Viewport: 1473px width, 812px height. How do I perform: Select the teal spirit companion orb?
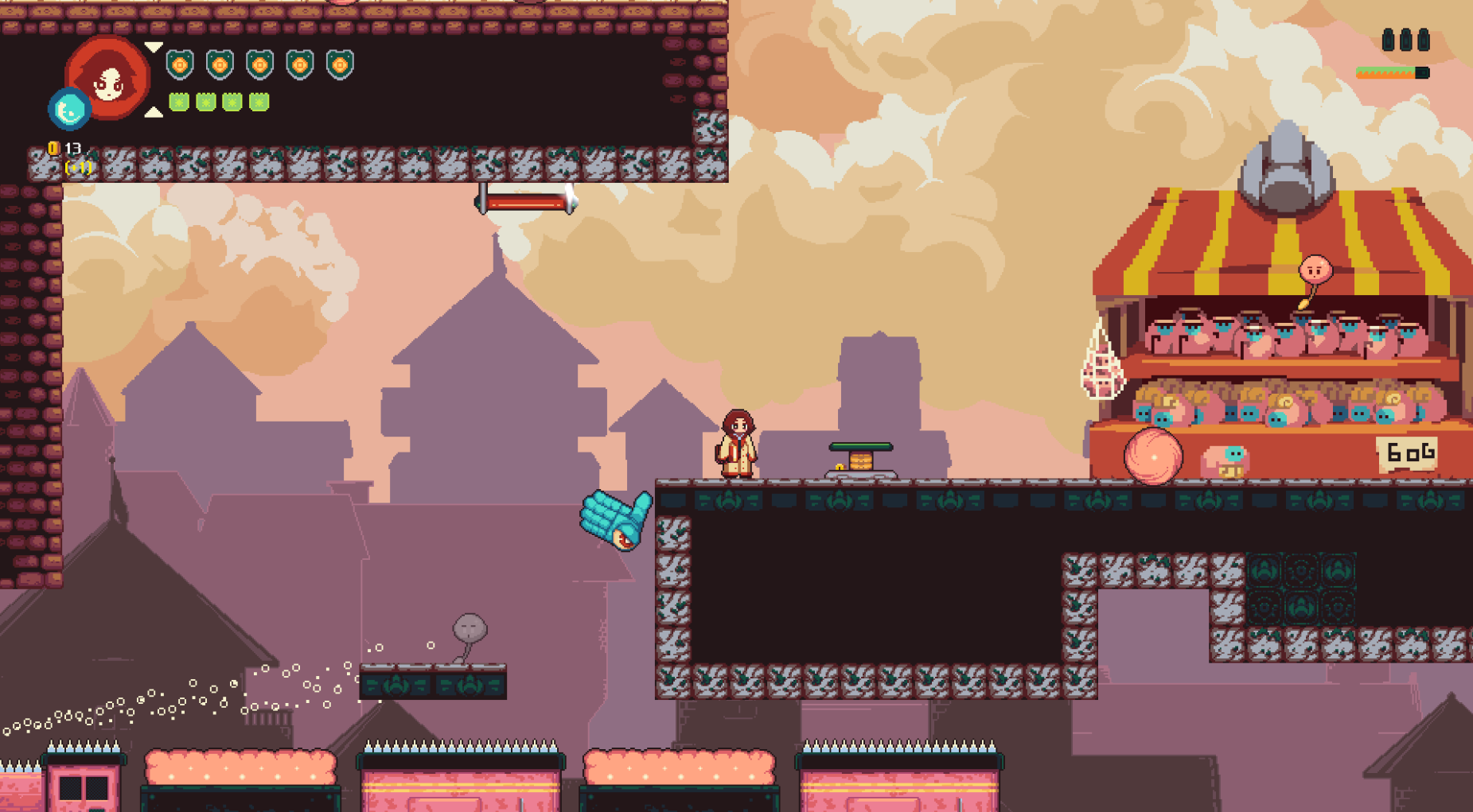(x=68, y=110)
